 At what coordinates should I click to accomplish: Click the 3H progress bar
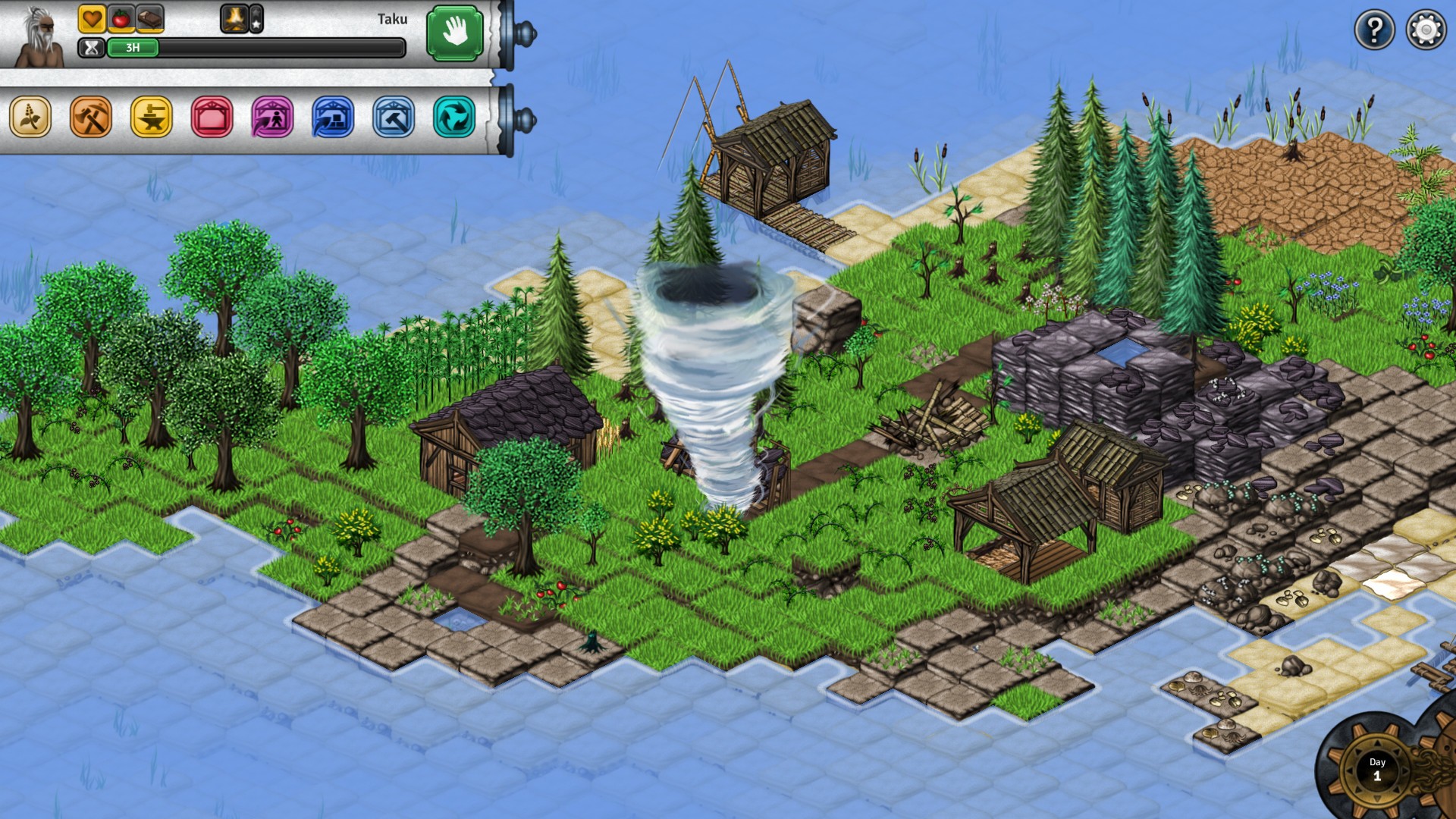135,48
